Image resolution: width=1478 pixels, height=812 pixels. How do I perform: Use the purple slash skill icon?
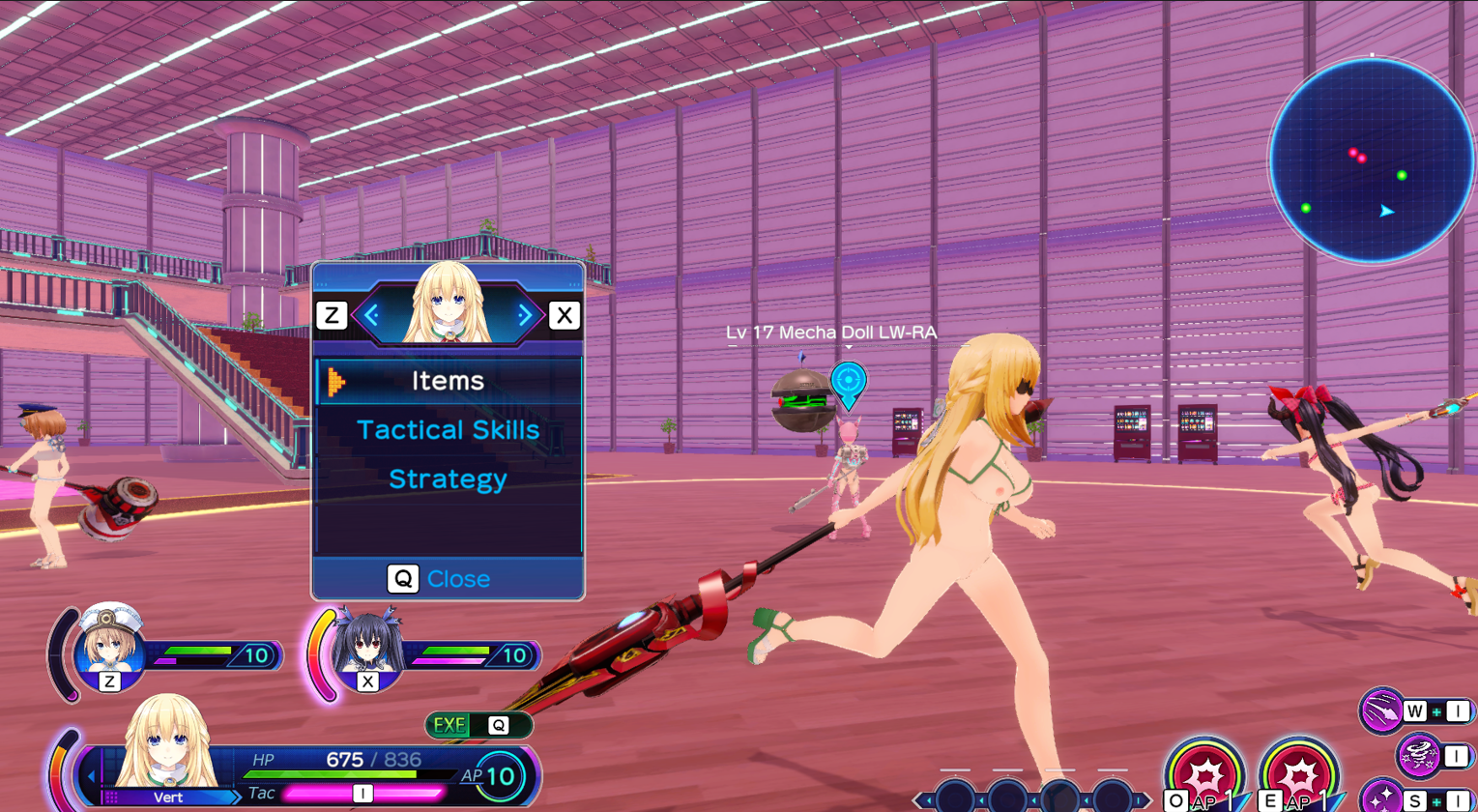coord(1384,711)
